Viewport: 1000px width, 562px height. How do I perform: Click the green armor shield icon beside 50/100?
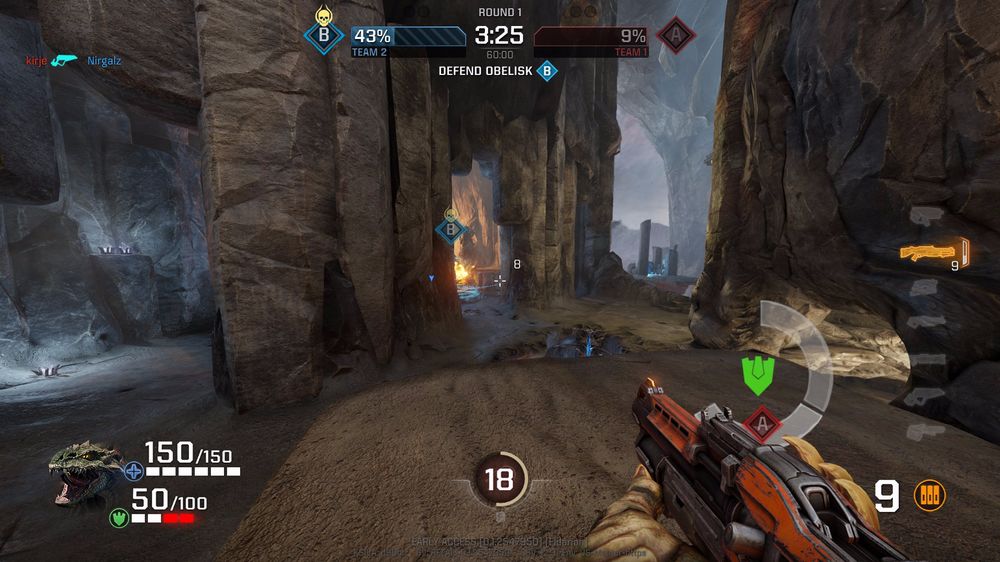[x=119, y=518]
